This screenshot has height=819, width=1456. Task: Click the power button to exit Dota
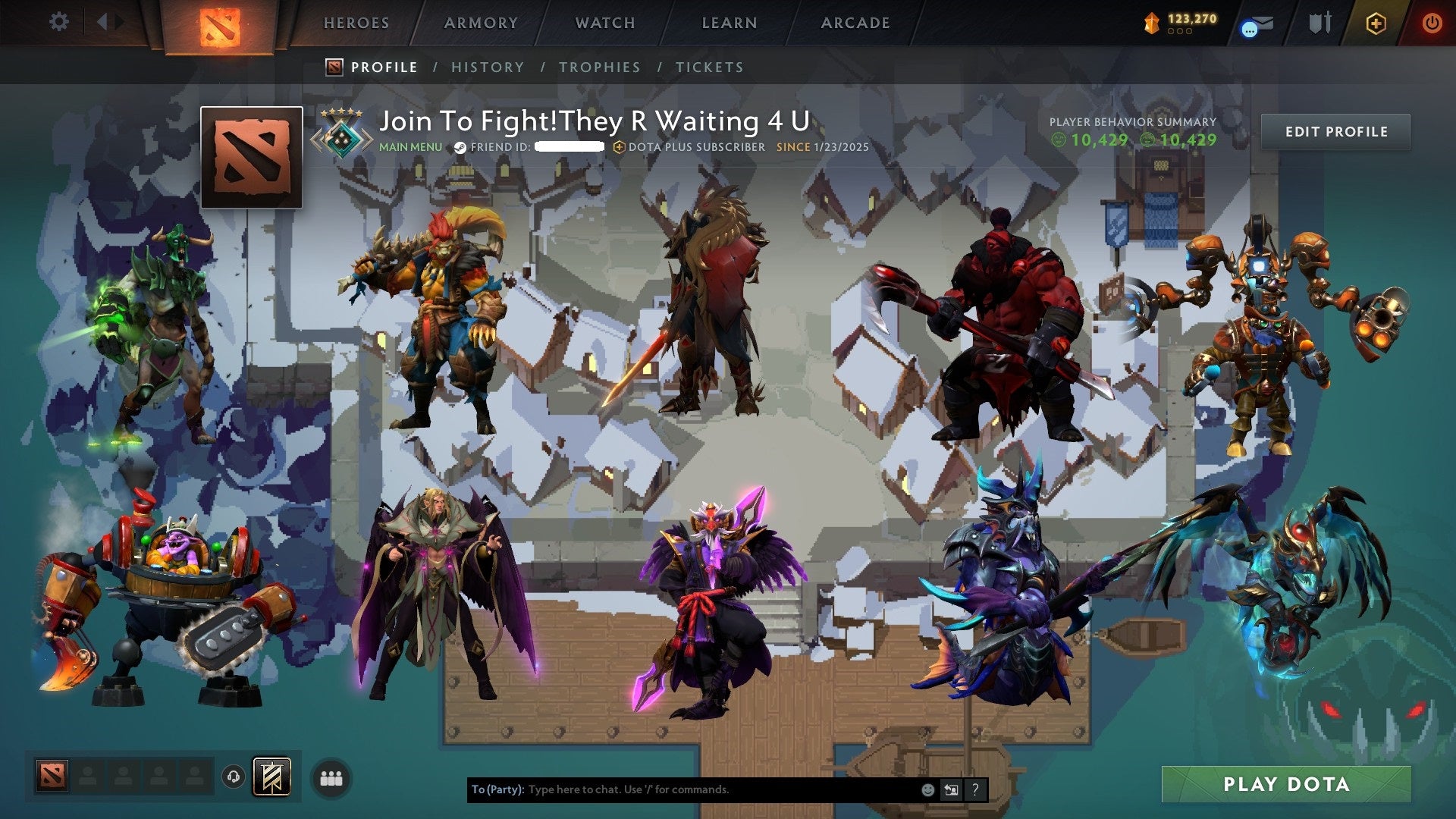tap(1432, 23)
